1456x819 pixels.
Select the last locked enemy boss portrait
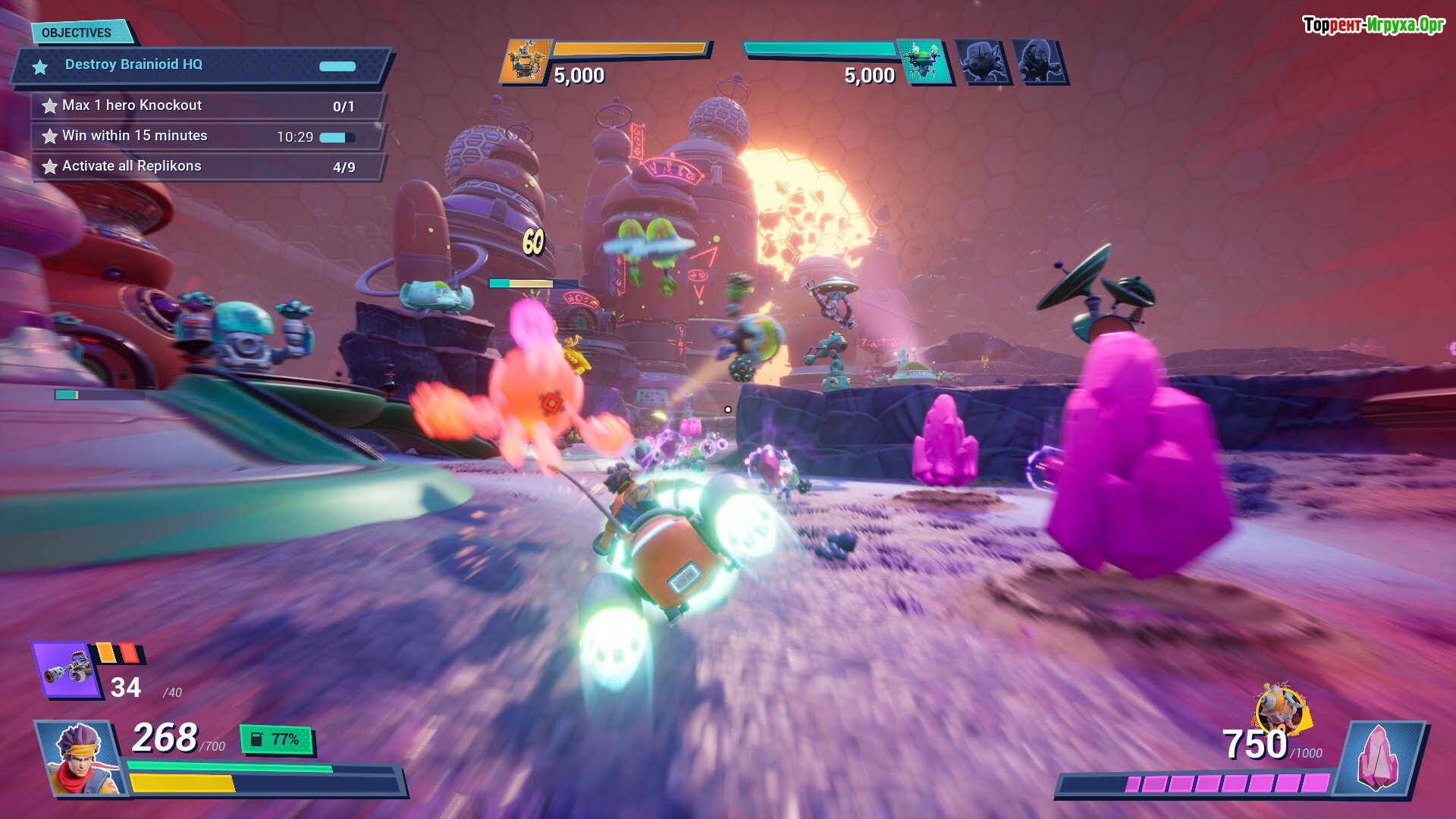tap(1038, 61)
